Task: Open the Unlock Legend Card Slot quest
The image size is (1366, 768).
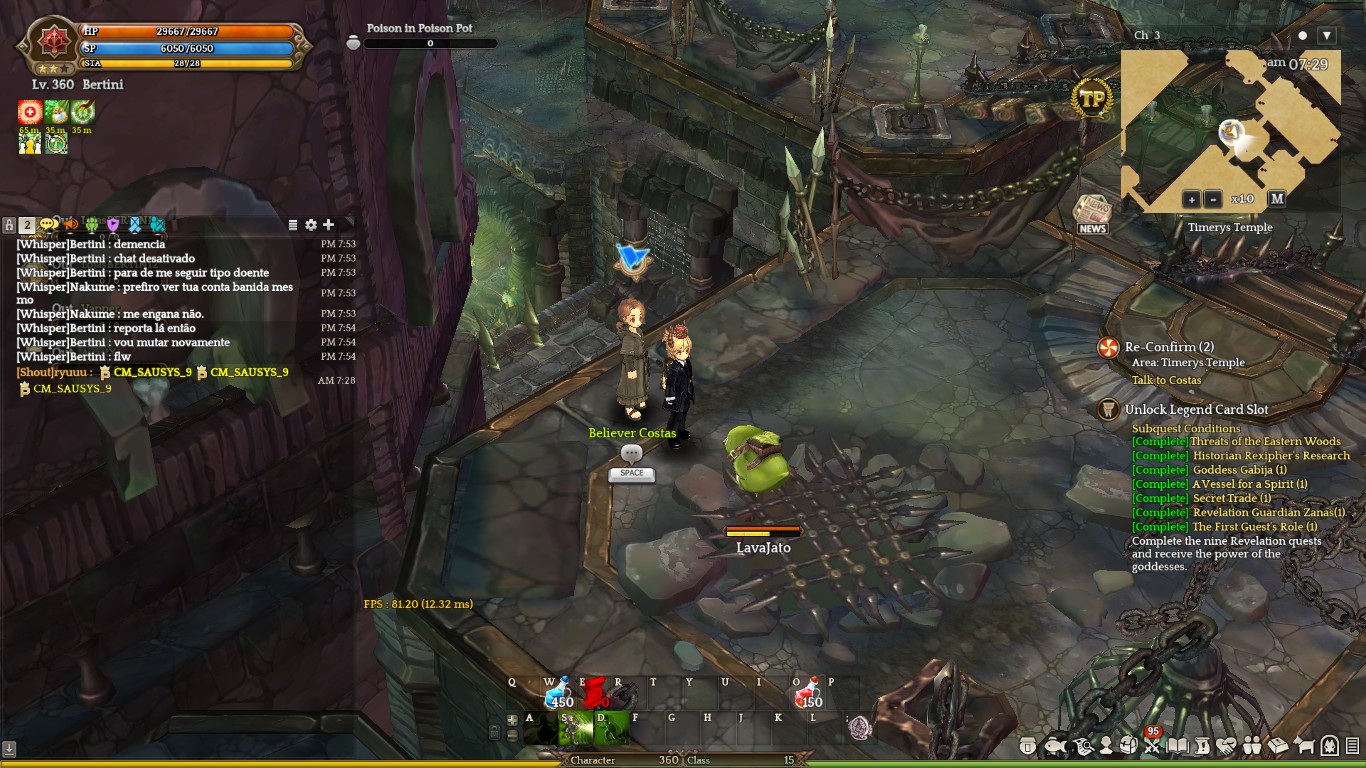Action: pyautogui.click(x=1196, y=409)
